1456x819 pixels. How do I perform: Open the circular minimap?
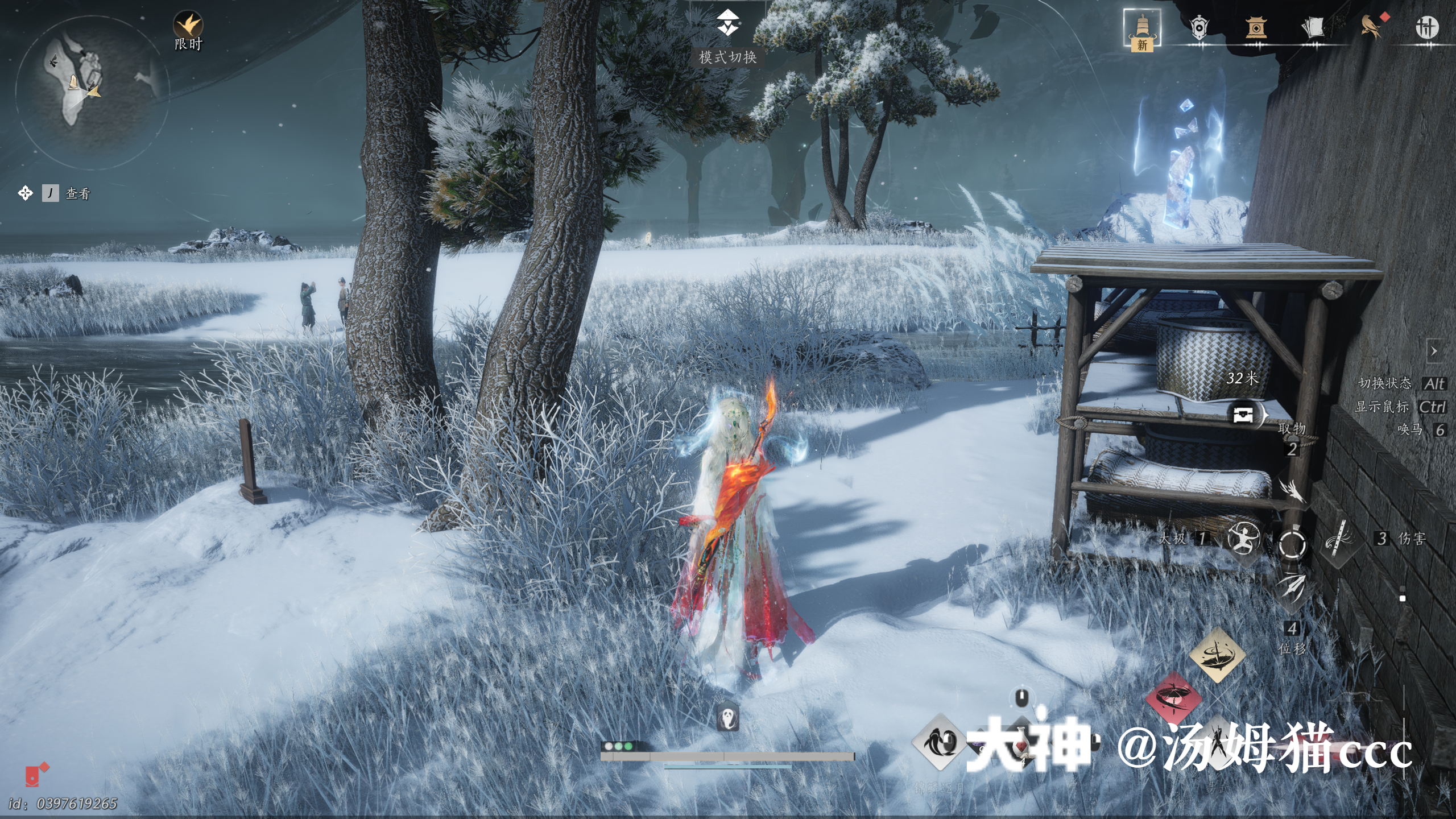[x=91, y=91]
